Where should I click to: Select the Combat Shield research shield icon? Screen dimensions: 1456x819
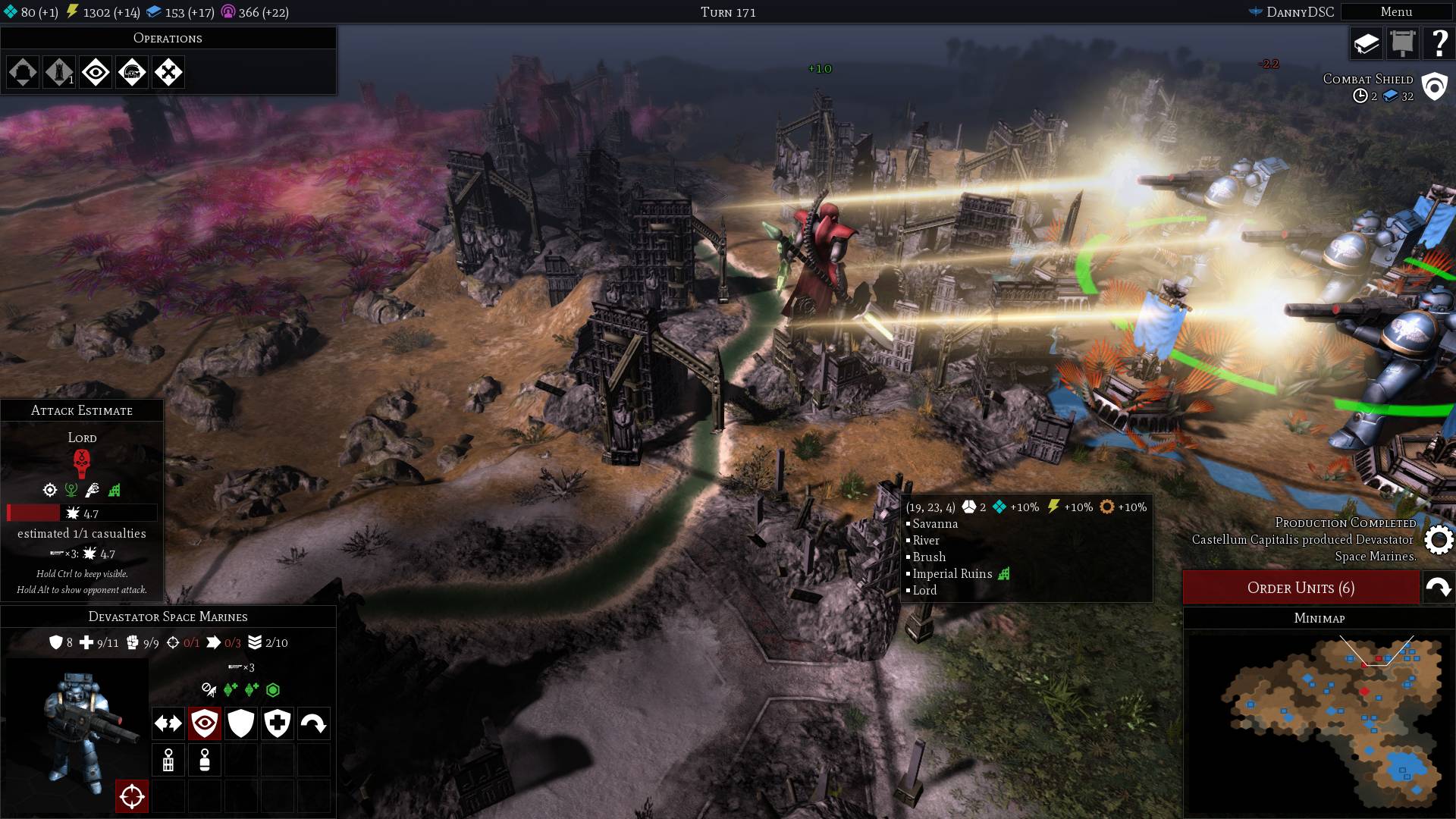point(1434,86)
